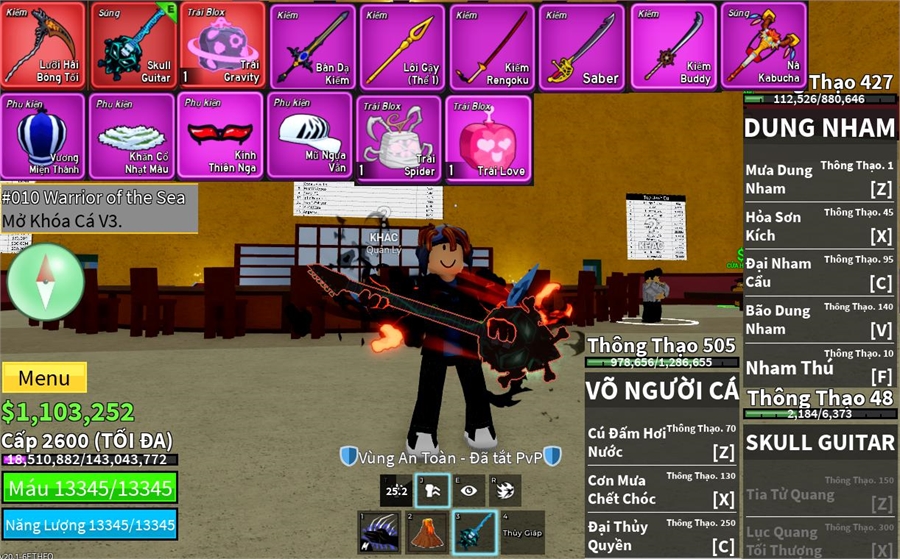Select the Trái Gravity fruit slot
Image resolution: width=900 pixels, height=559 pixels.
tap(222, 46)
